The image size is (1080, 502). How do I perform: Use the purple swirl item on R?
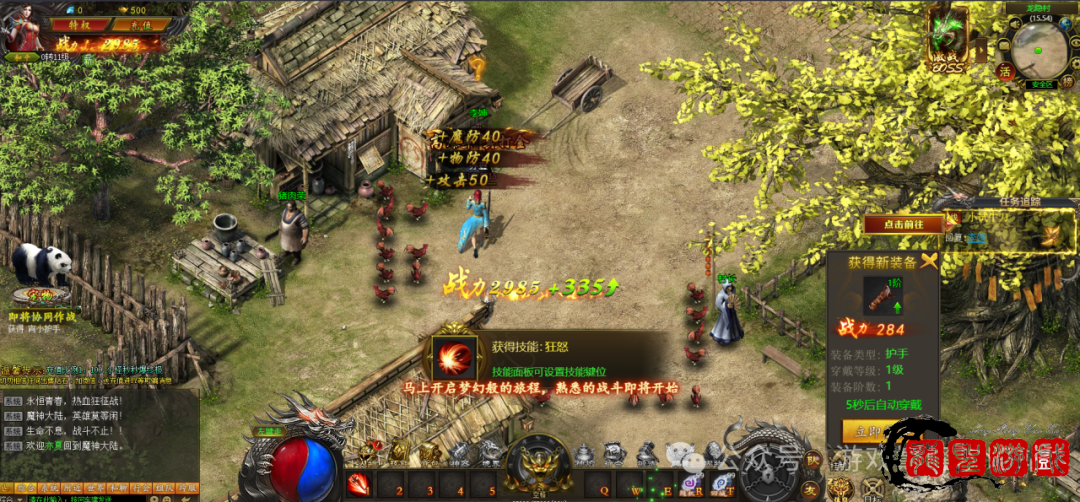[x=689, y=484]
